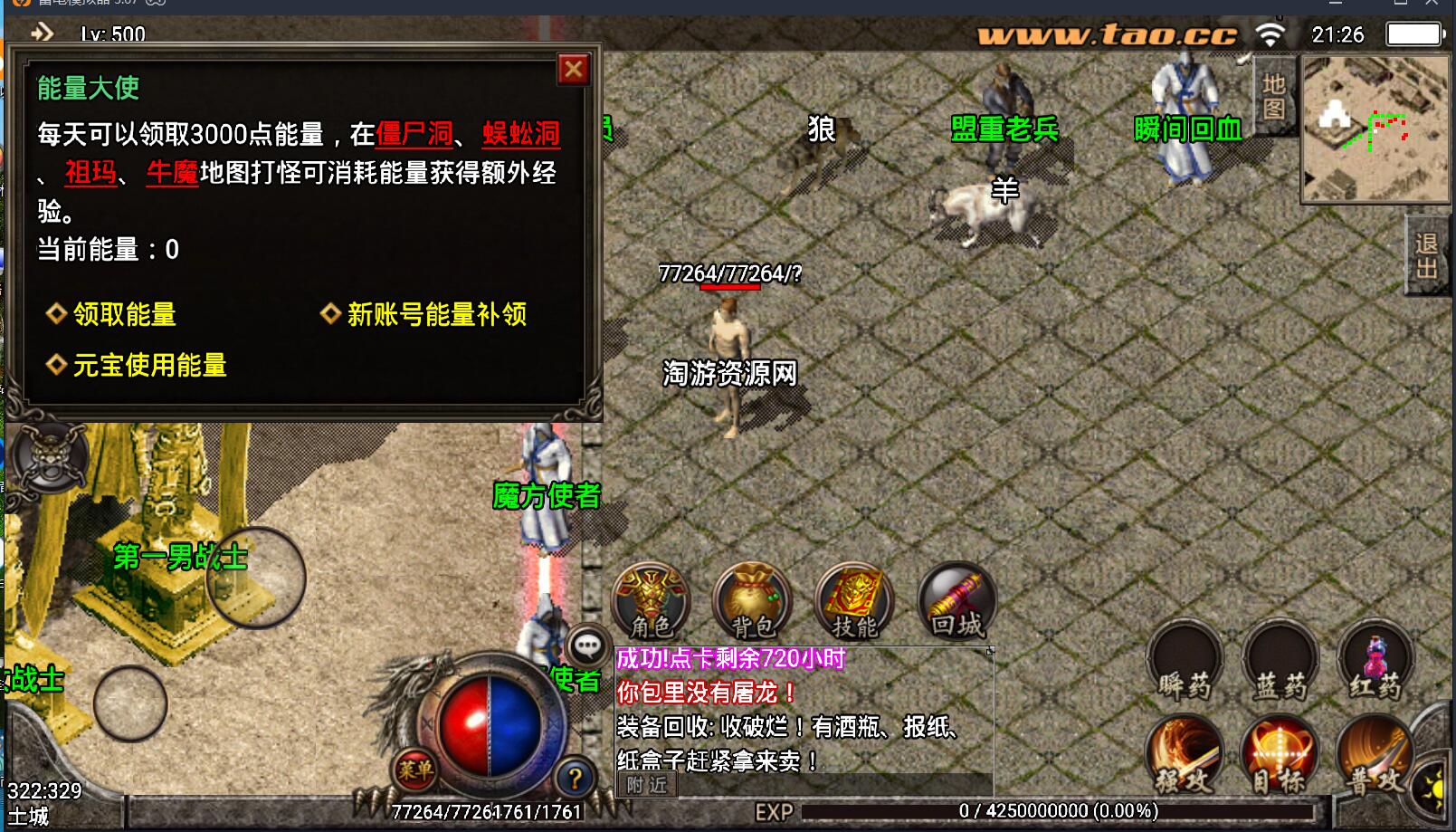Open the chat speech bubble icon

(587, 646)
